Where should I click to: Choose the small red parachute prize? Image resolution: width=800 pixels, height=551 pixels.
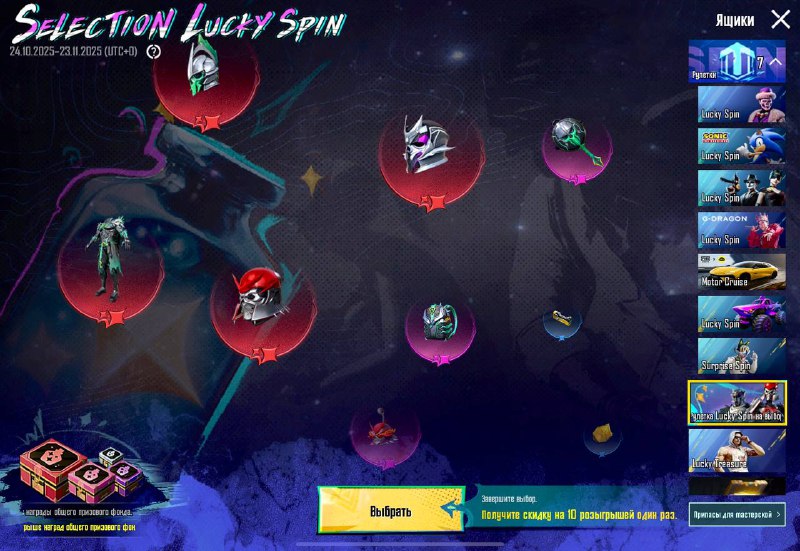[x=384, y=431]
